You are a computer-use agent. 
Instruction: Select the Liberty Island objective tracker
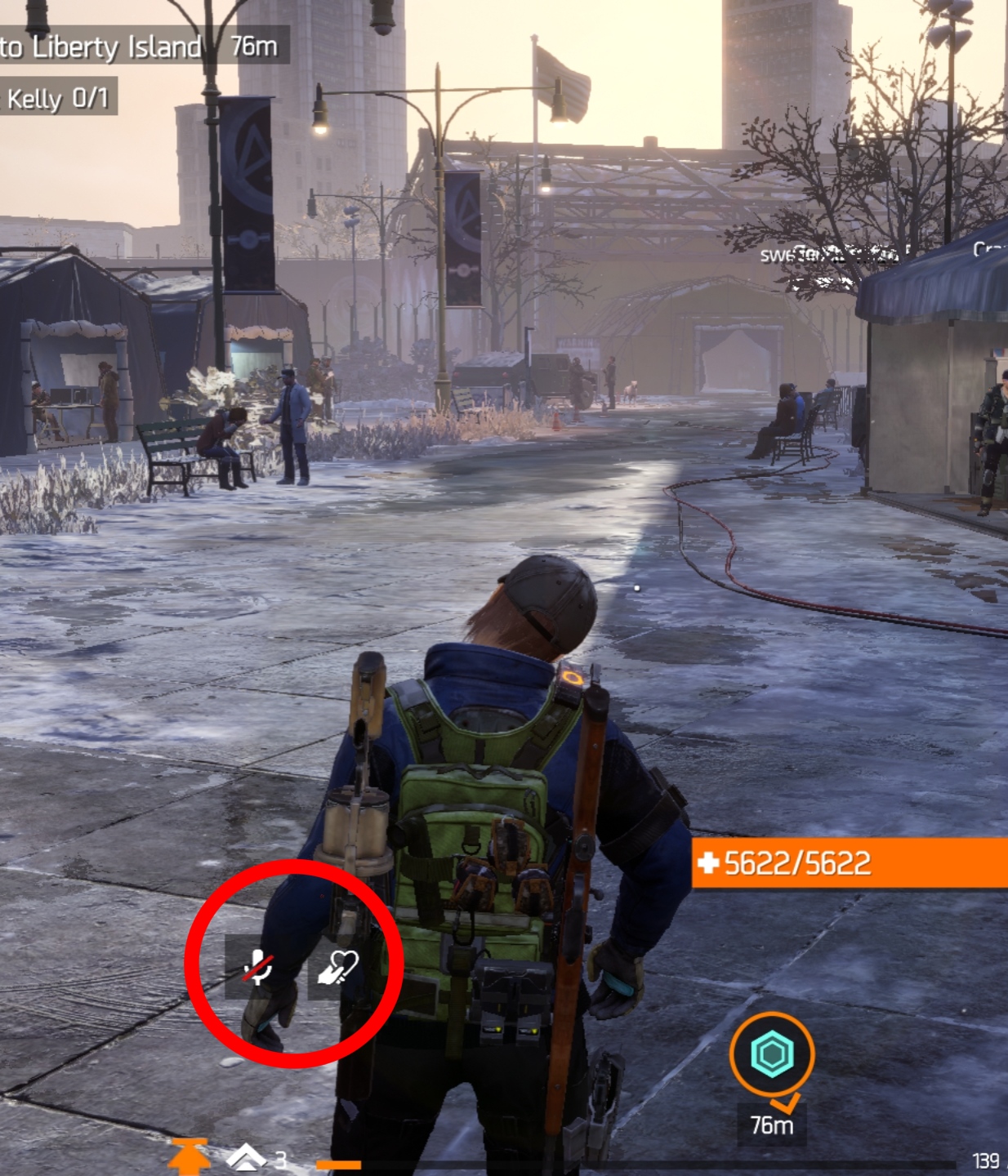[x=139, y=47]
